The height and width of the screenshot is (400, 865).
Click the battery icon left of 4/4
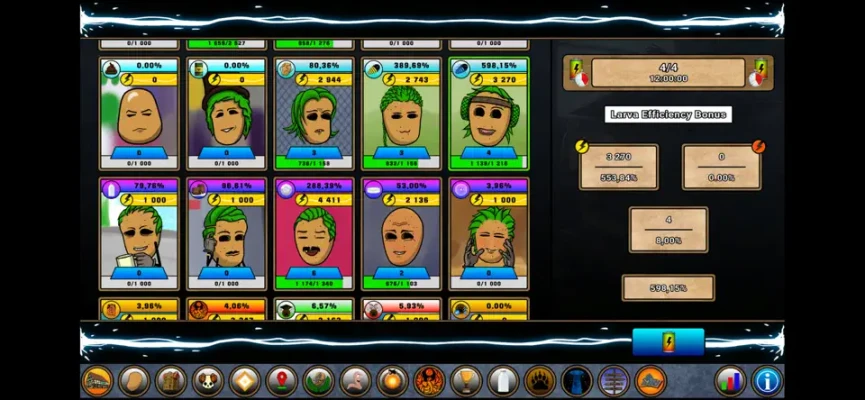click(578, 72)
